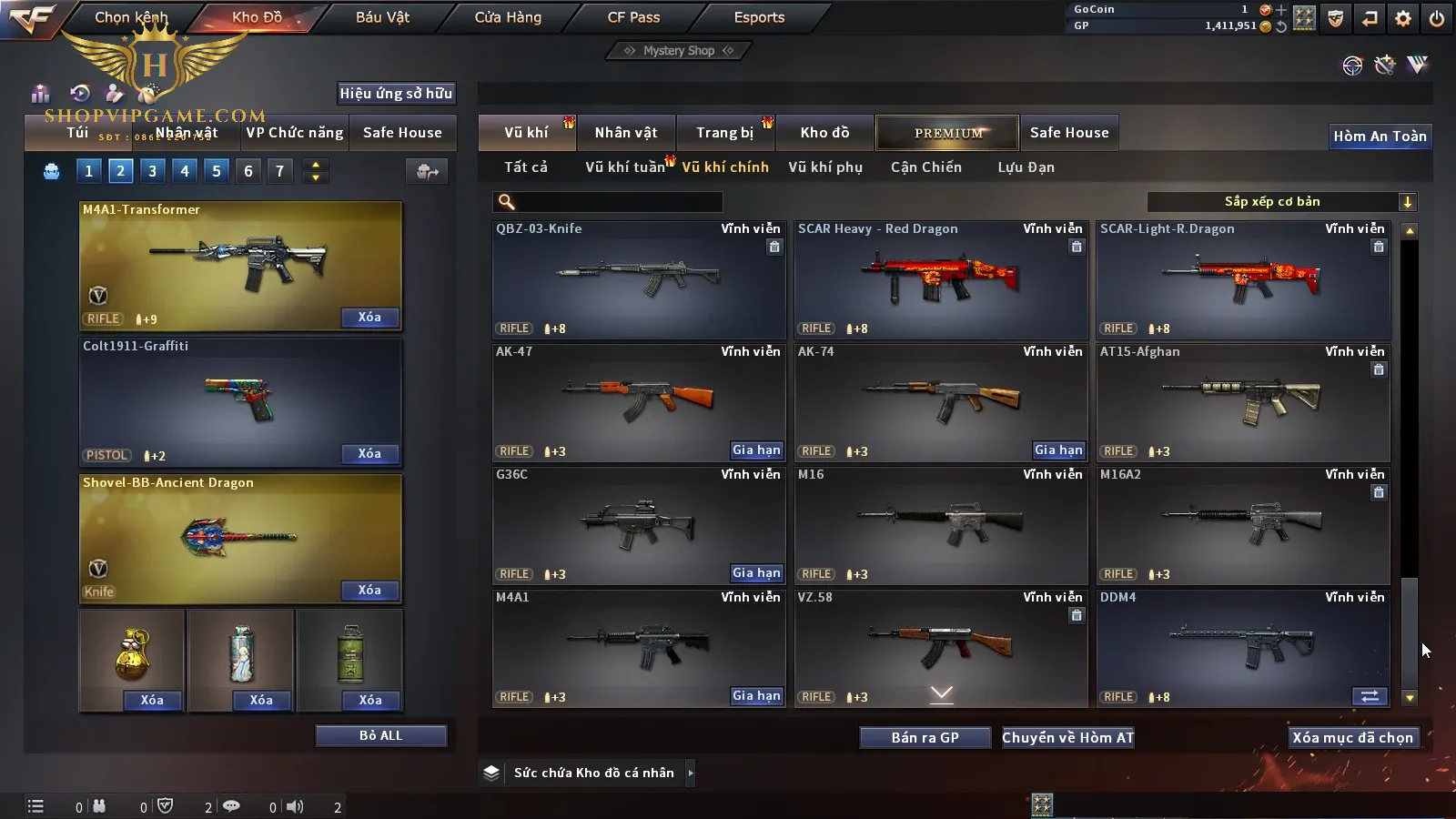This screenshot has width=1456, height=819.
Task: Select the Cận Chiến category
Action: coord(925,167)
